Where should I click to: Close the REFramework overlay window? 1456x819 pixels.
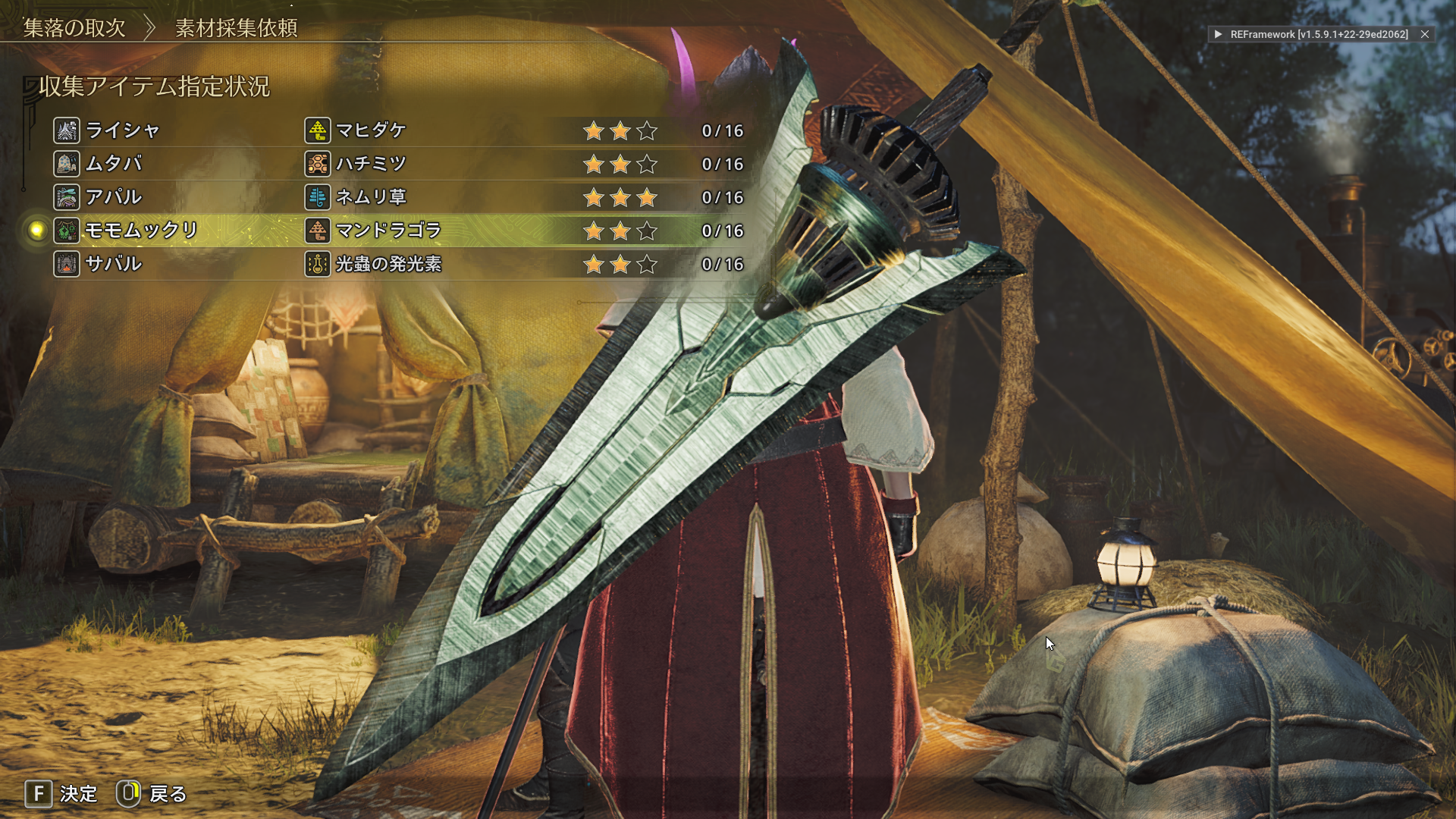(1425, 34)
